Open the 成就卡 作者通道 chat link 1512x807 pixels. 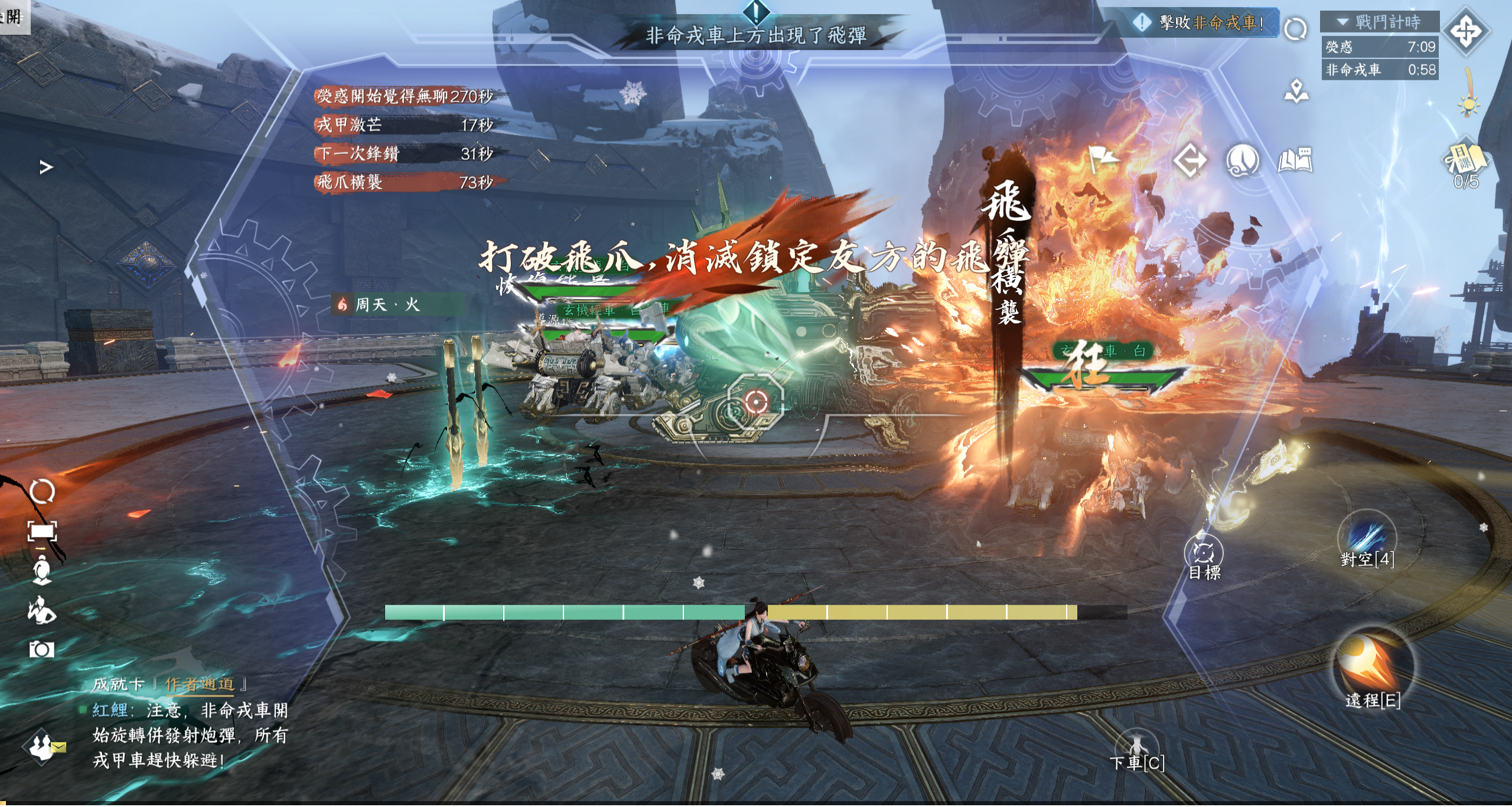[199, 684]
